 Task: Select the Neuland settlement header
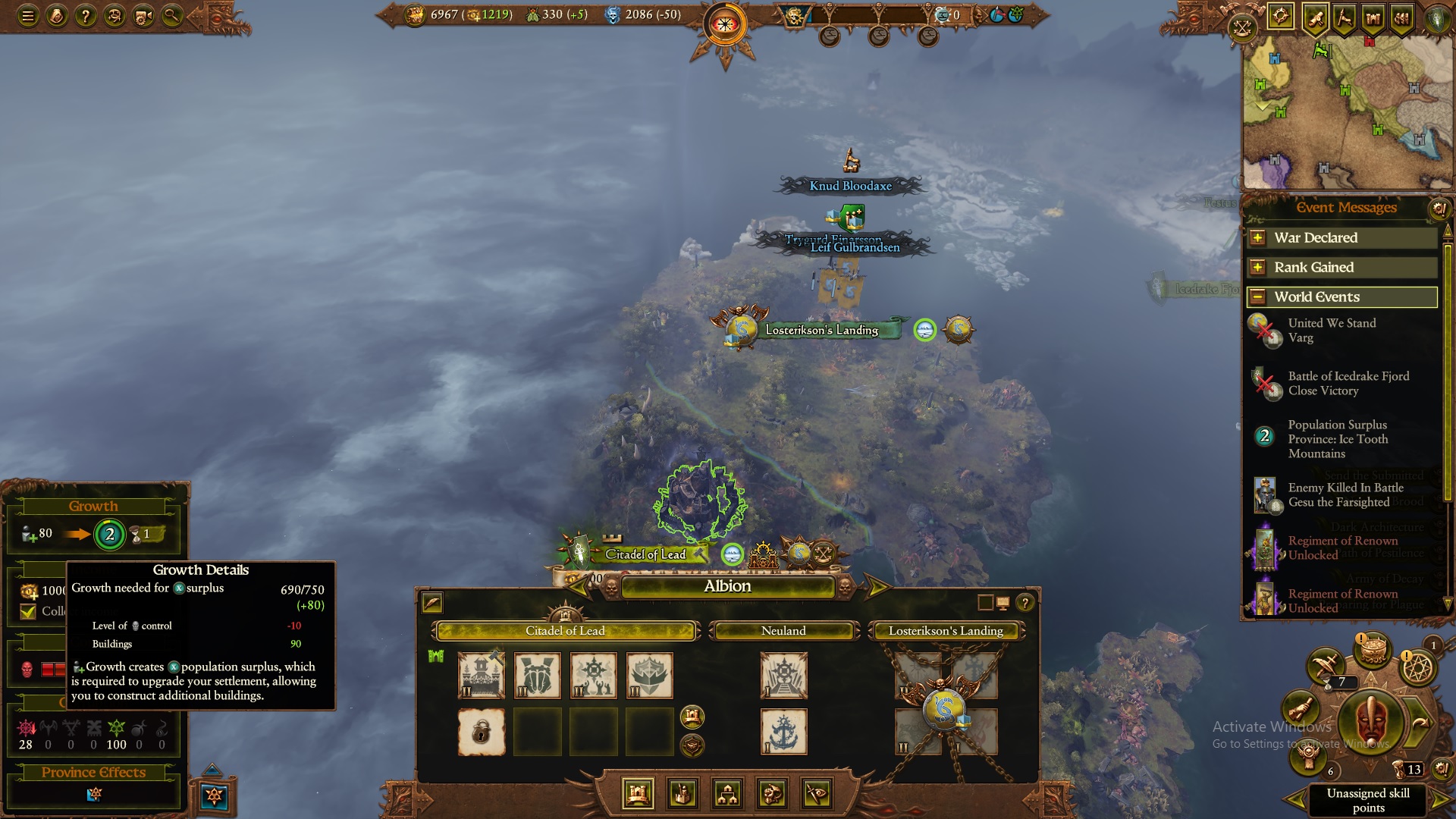coord(783,631)
